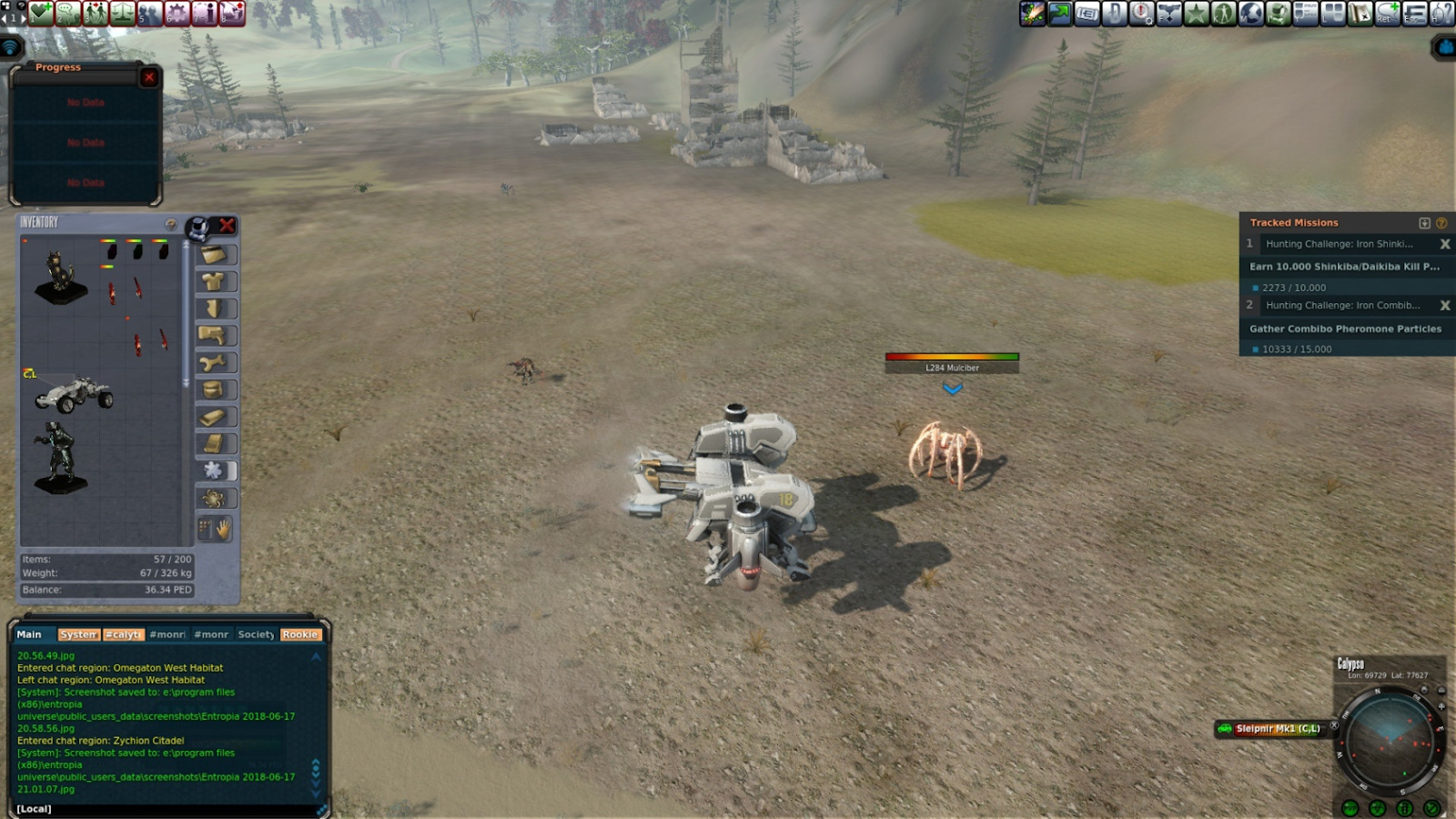Close the Progress panel
Viewport: 1456px width, 819px height.
coord(149,77)
